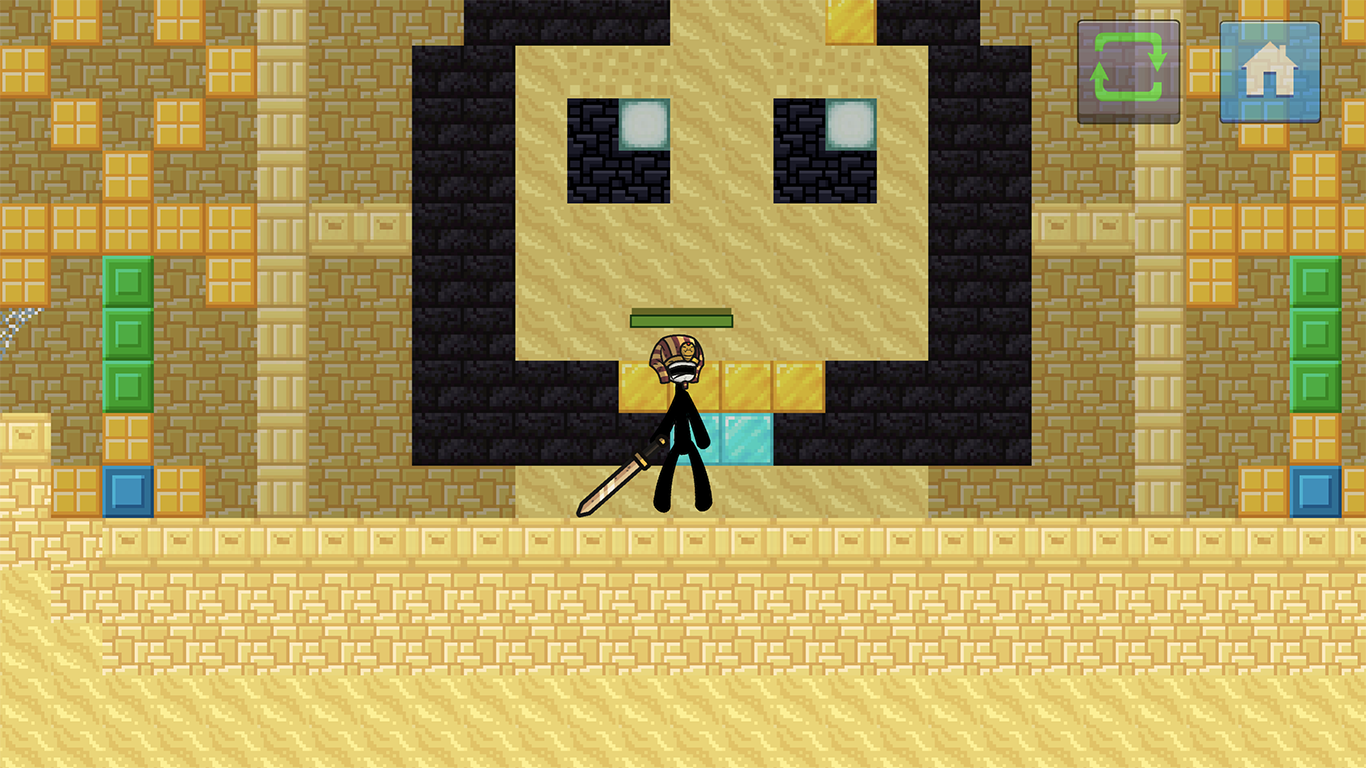Click the rightmost gold block near the face's chin
The image size is (1366, 768).
click(797, 385)
